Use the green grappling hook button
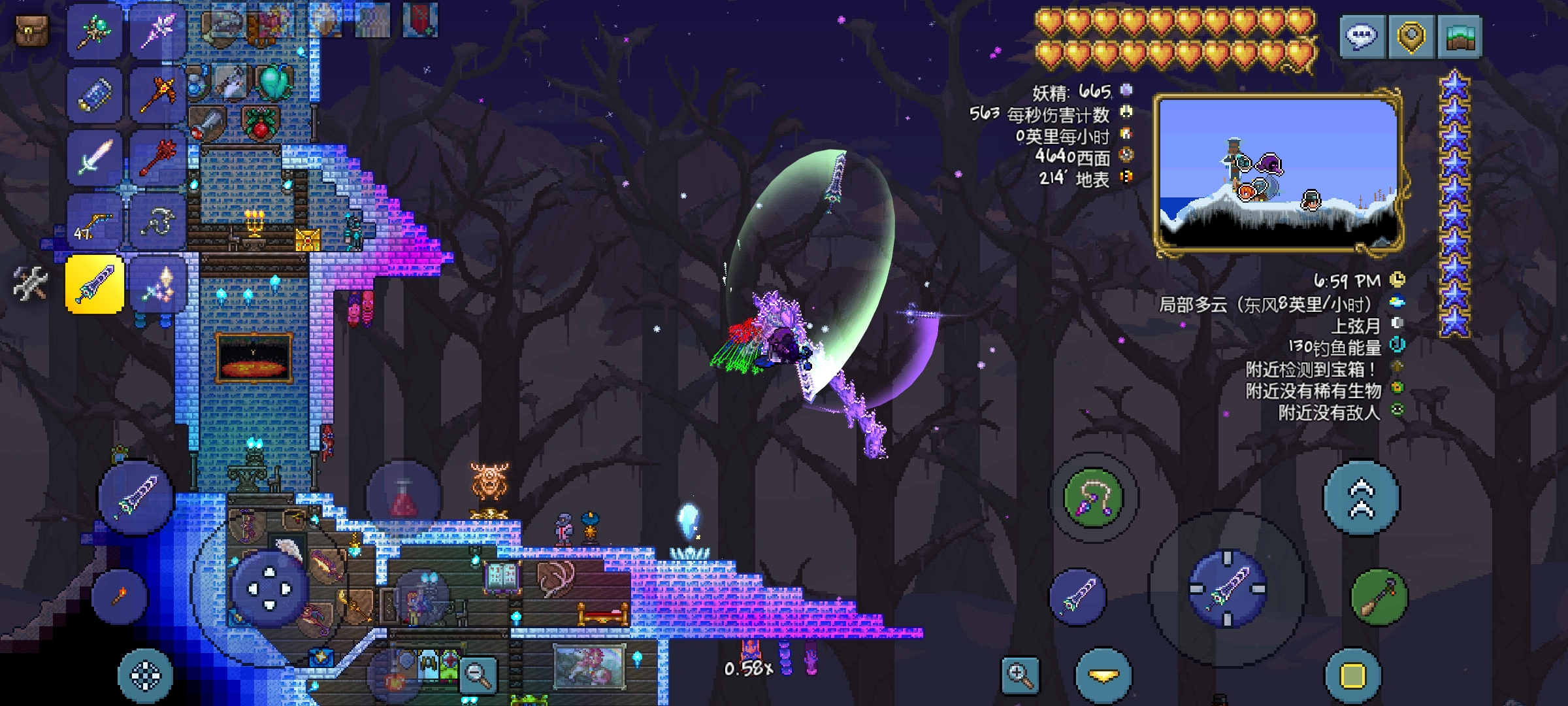Image resolution: width=1568 pixels, height=706 pixels. (1093, 498)
